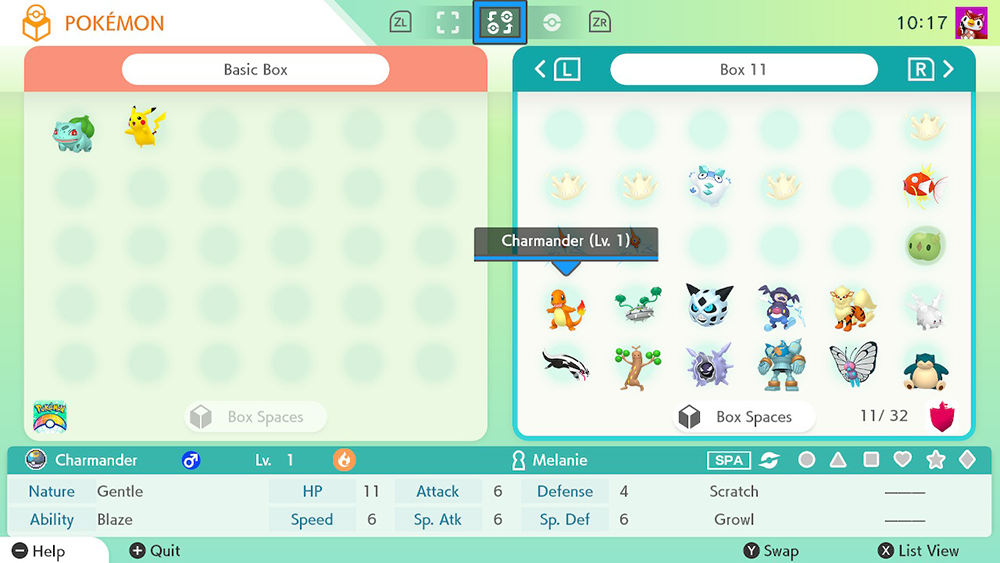The image size is (1000, 563).
Task: Choose the Magikarp slot
Action: (924, 184)
